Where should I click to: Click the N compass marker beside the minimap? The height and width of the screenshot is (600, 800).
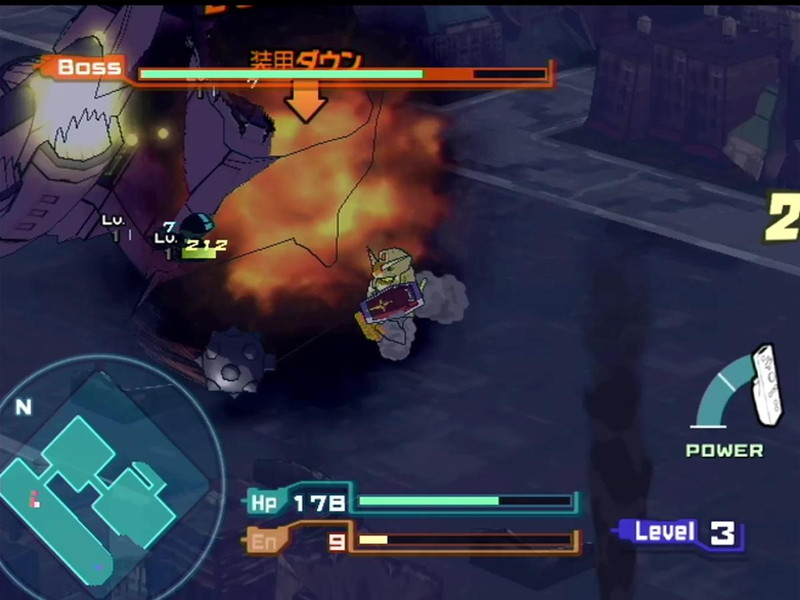point(23,407)
